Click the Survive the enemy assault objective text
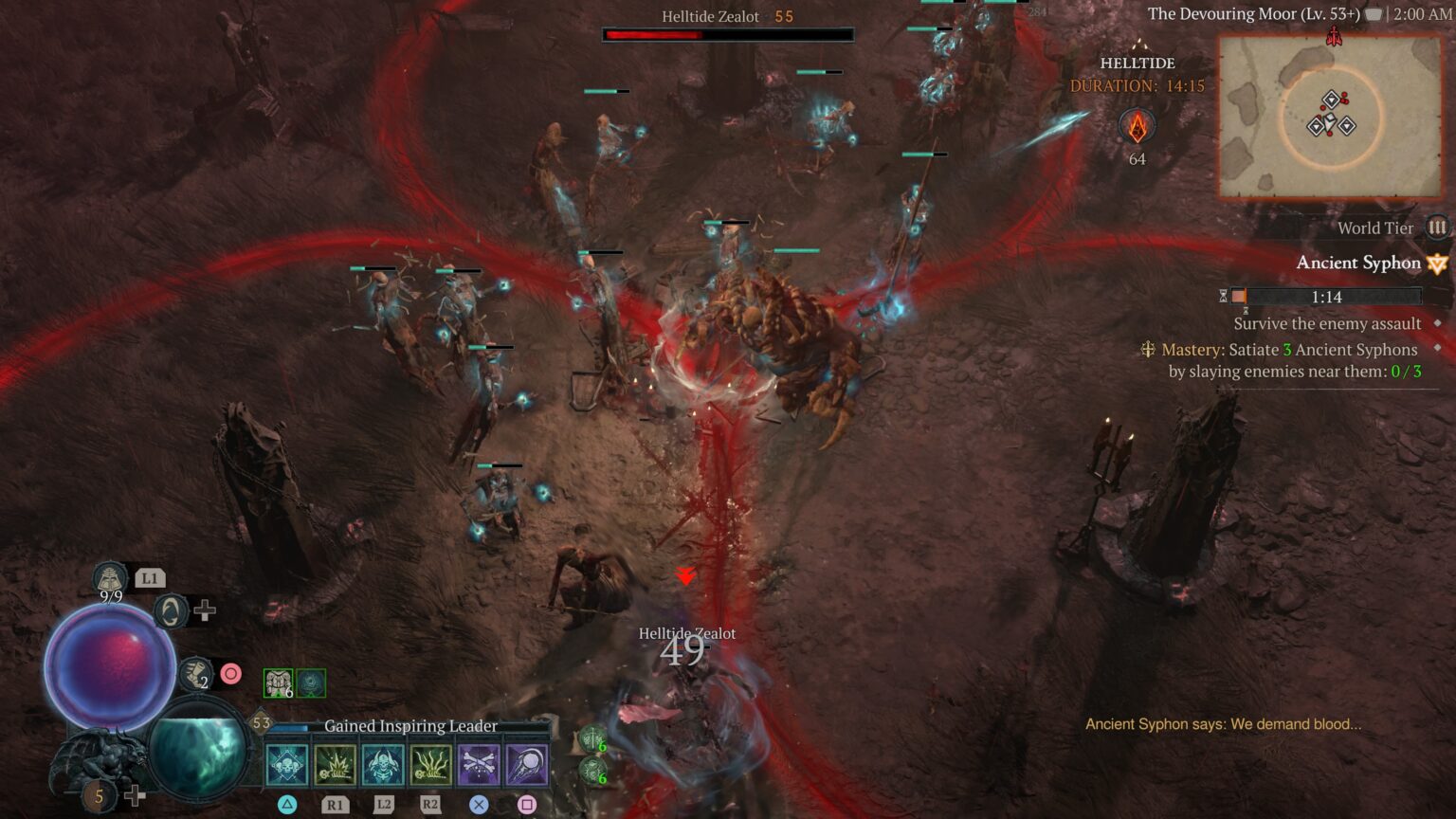This screenshot has height=819, width=1456. (1326, 323)
